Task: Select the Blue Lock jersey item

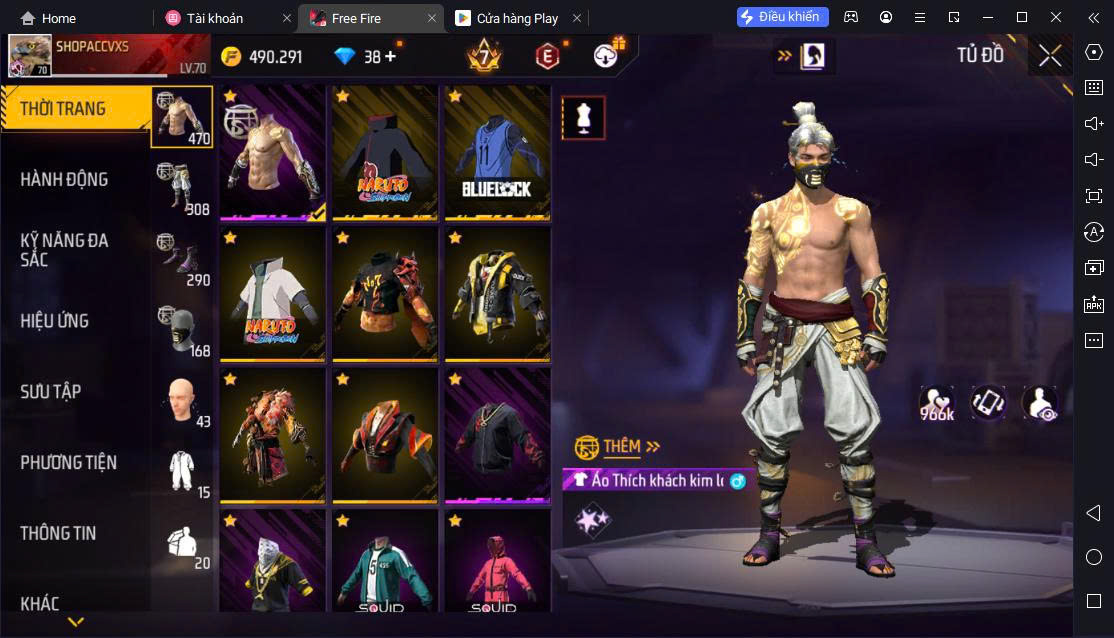Action: [497, 152]
